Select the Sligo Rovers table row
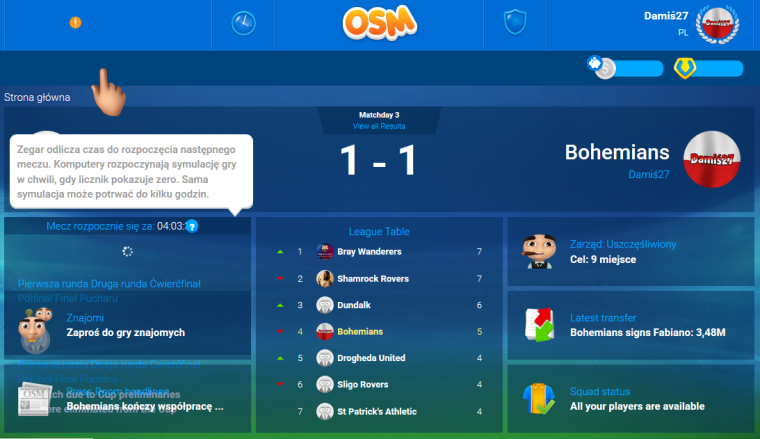The image size is (760, 439). pyautogui.click(x=380, y=384)
